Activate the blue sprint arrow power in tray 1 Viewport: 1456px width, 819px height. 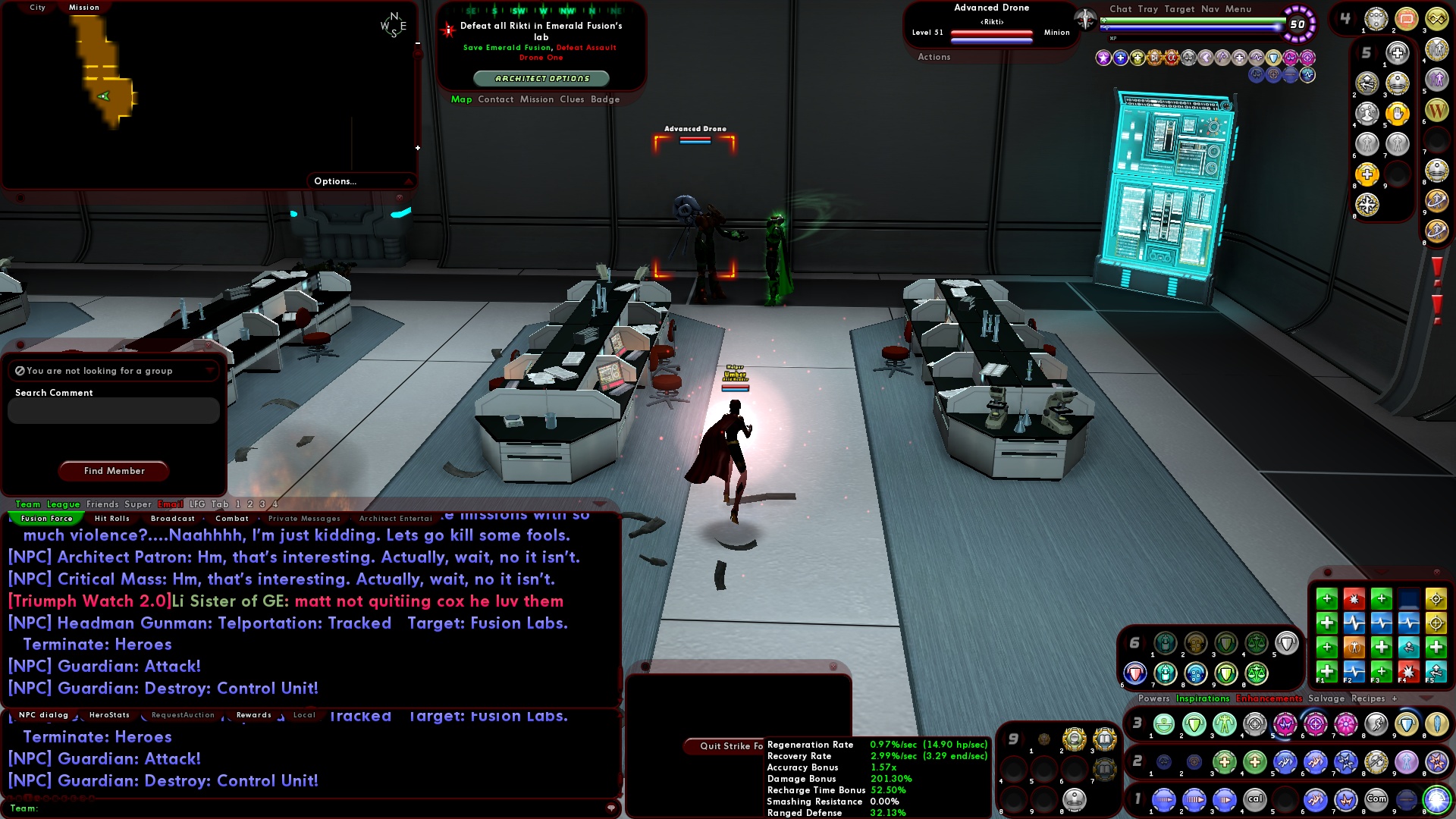[1163, 799]
